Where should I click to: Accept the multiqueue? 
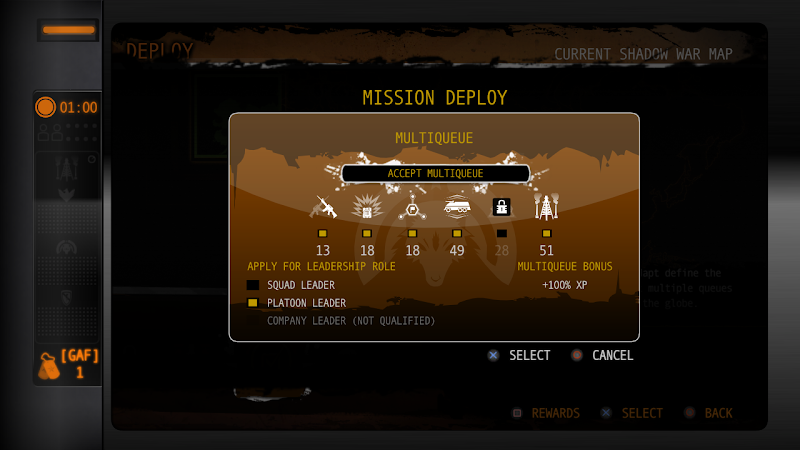click(x=435, y=173)
